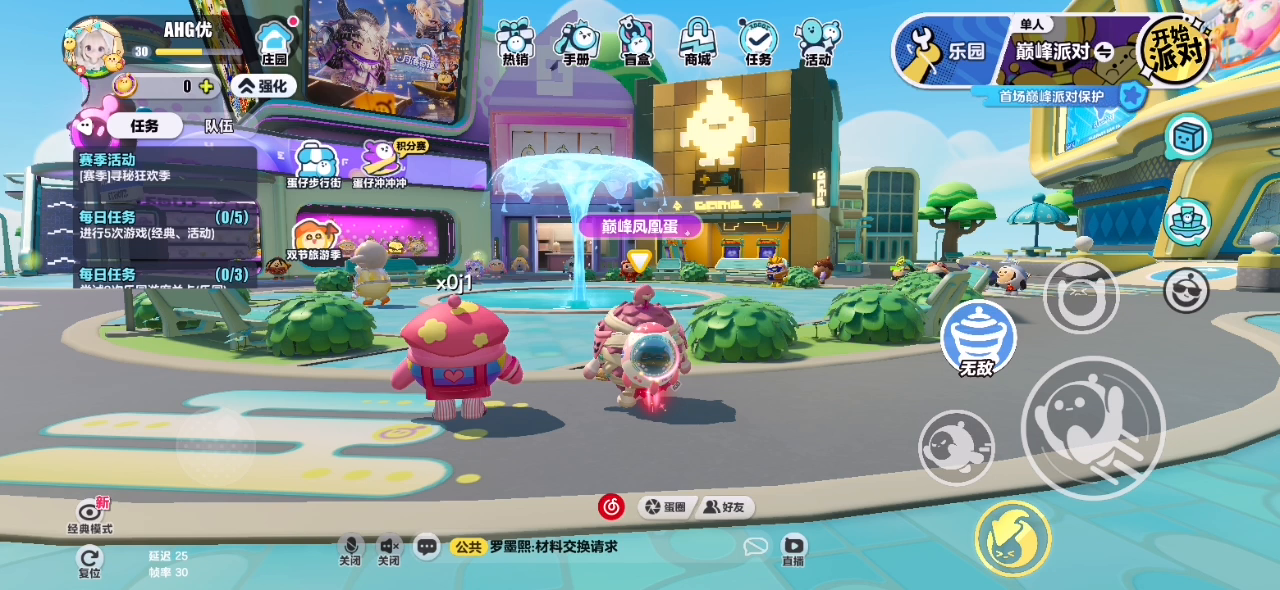
Task: Open the 好友 friends list
Action: (725, 507)
